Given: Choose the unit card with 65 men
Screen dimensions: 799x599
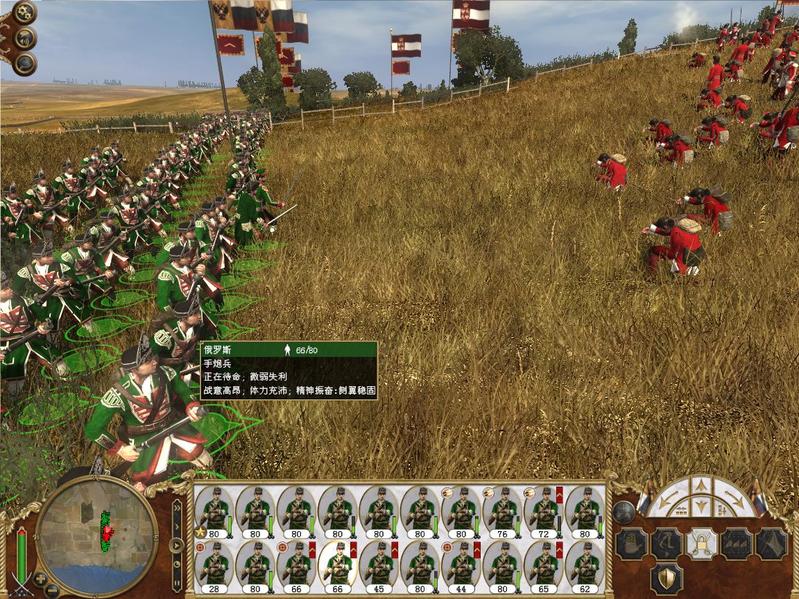Looking at the screenshot, I should [544, 564].
